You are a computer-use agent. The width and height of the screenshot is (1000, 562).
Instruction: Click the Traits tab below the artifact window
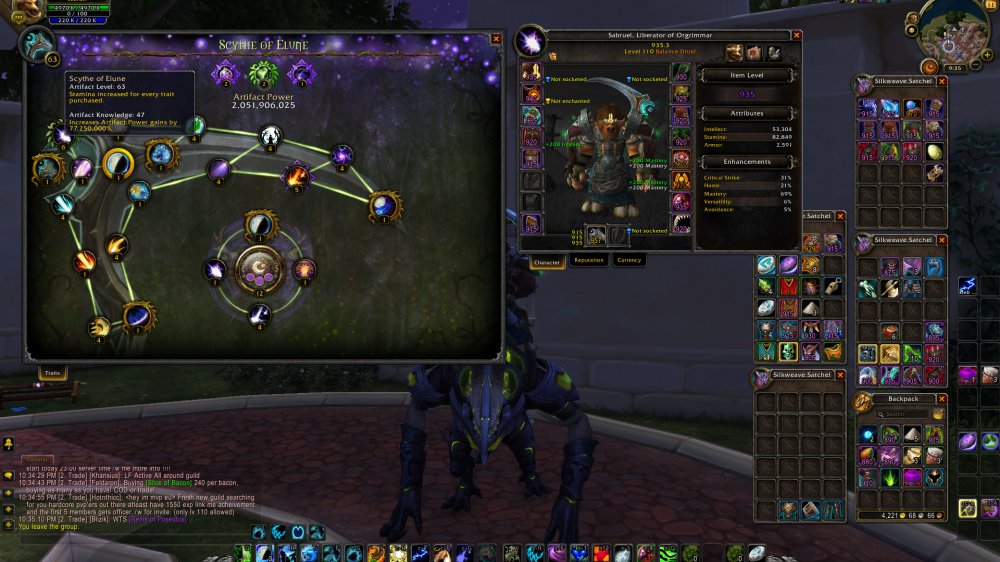coord(53,372)
